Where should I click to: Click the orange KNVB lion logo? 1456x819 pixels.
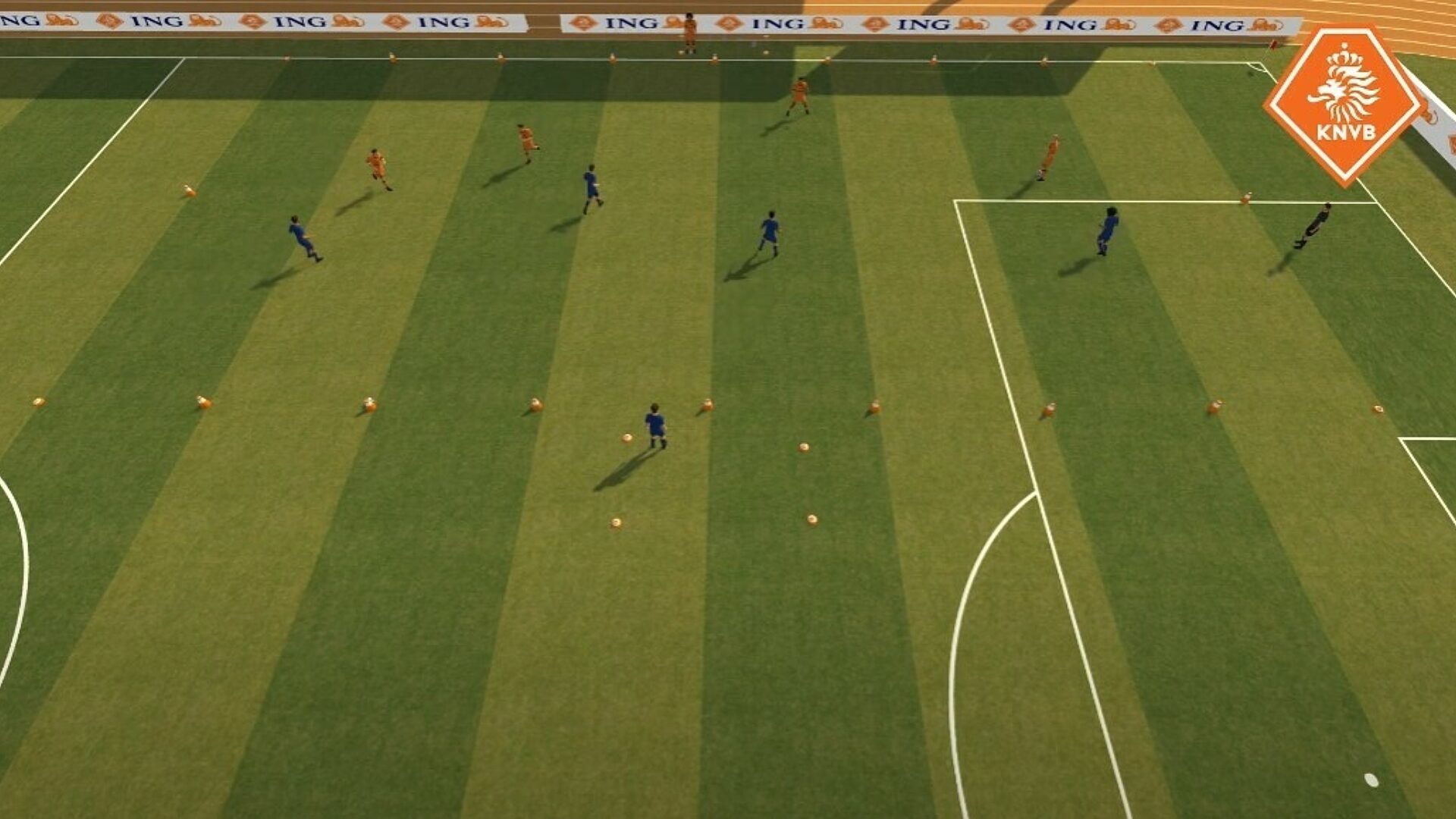point(1345,104)
